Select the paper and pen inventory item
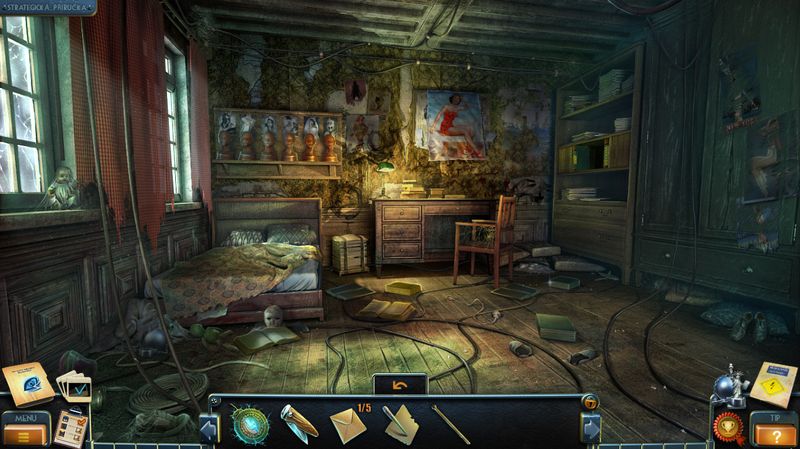800x449 pixels. (400, 423)
